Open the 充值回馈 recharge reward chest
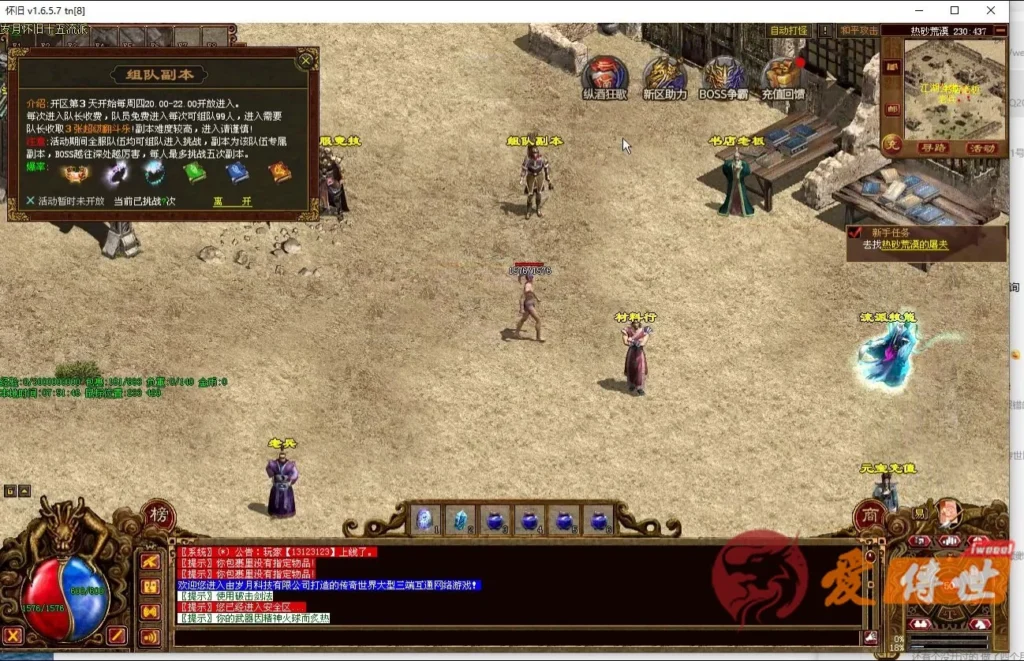 (x=782, y=75)
